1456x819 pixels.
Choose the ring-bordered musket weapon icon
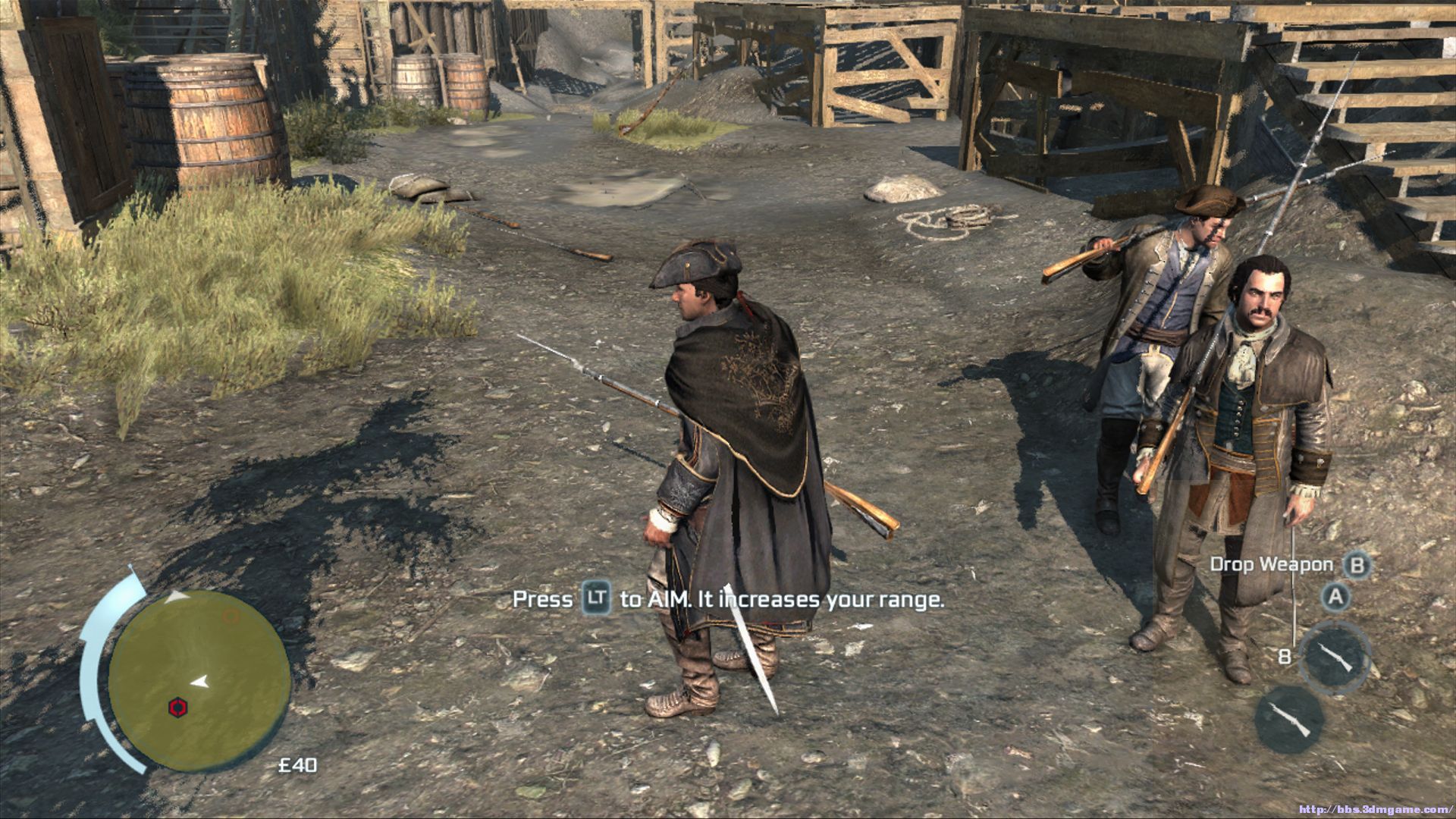pyautogui.click(x=1335, y=657)
